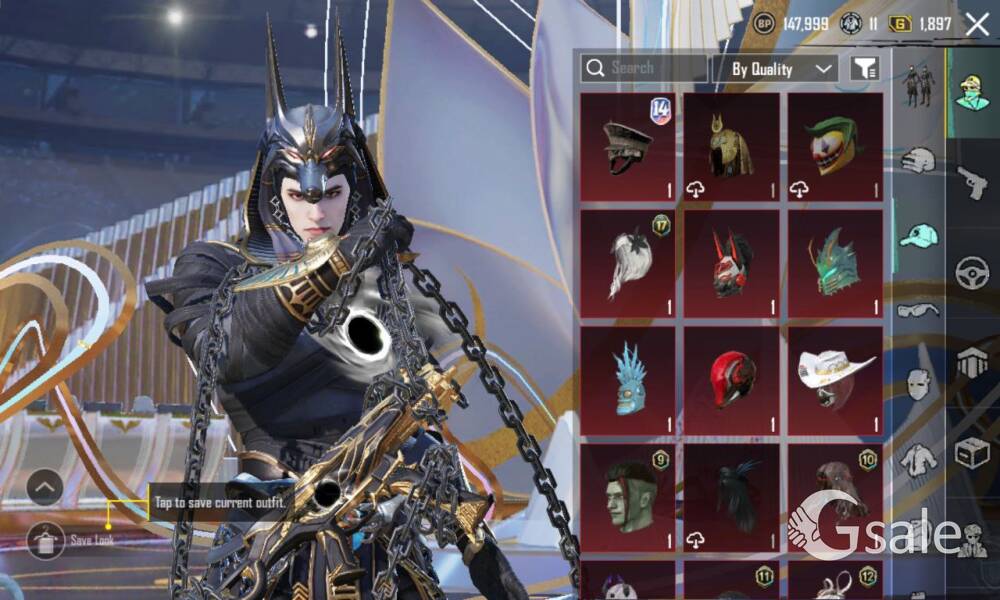The image size is (1000, 600).
Task: Select the teal spiked helmet
Action: pos(835,264)
